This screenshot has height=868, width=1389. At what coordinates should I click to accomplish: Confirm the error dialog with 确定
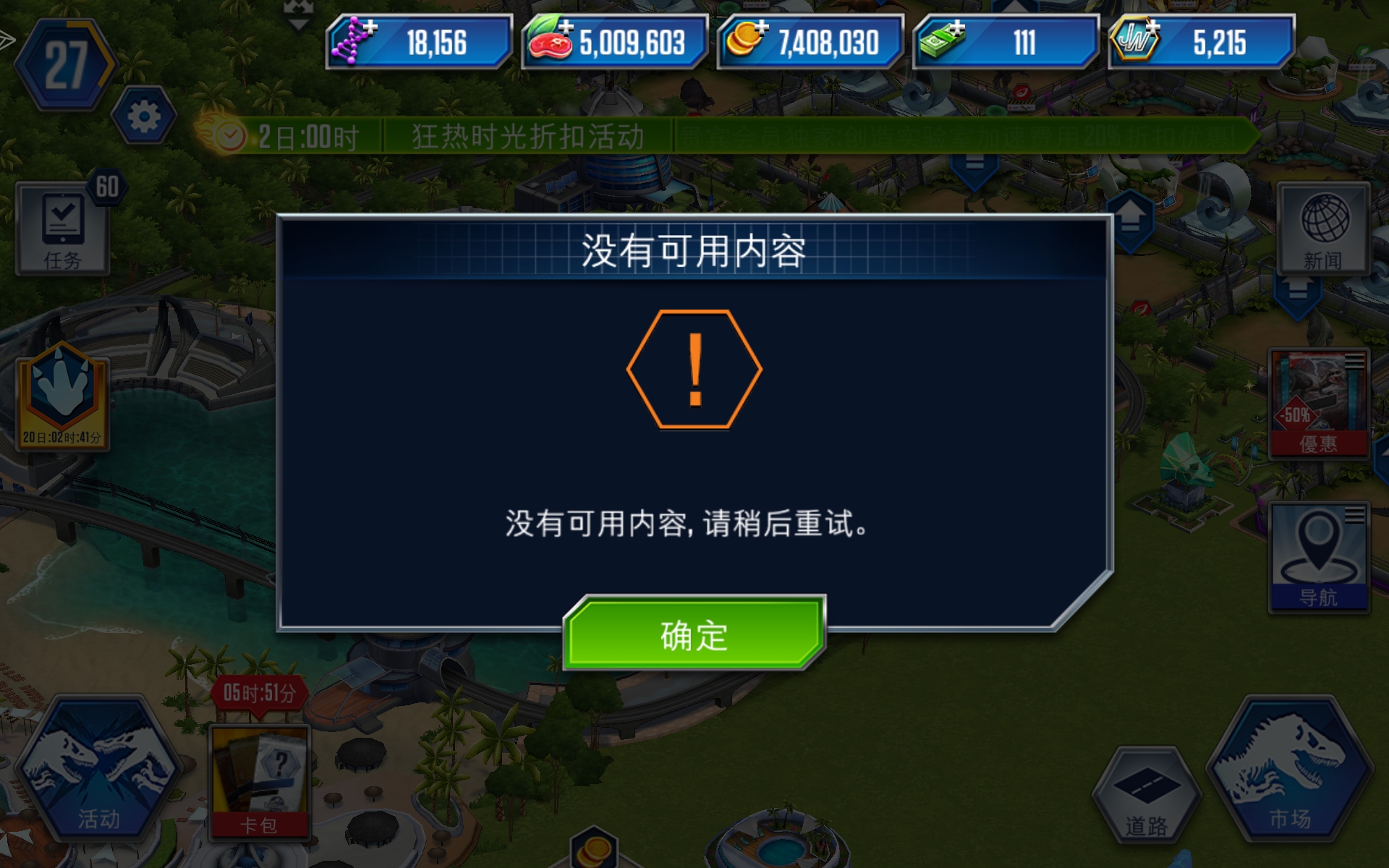pos(693,635)
